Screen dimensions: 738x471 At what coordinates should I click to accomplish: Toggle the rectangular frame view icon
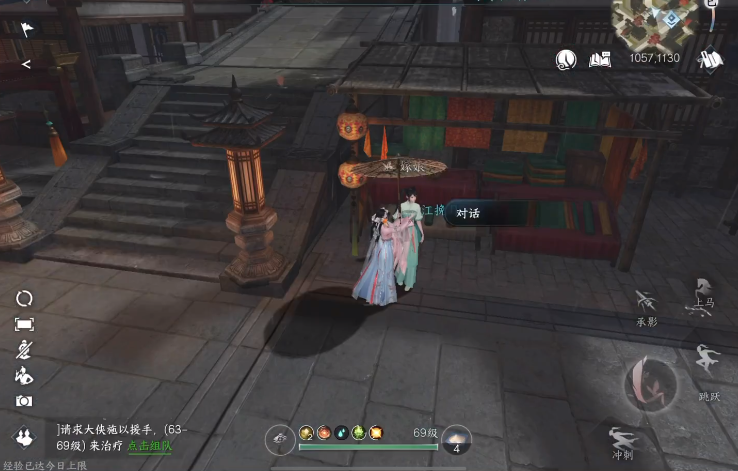coord(24,324)
